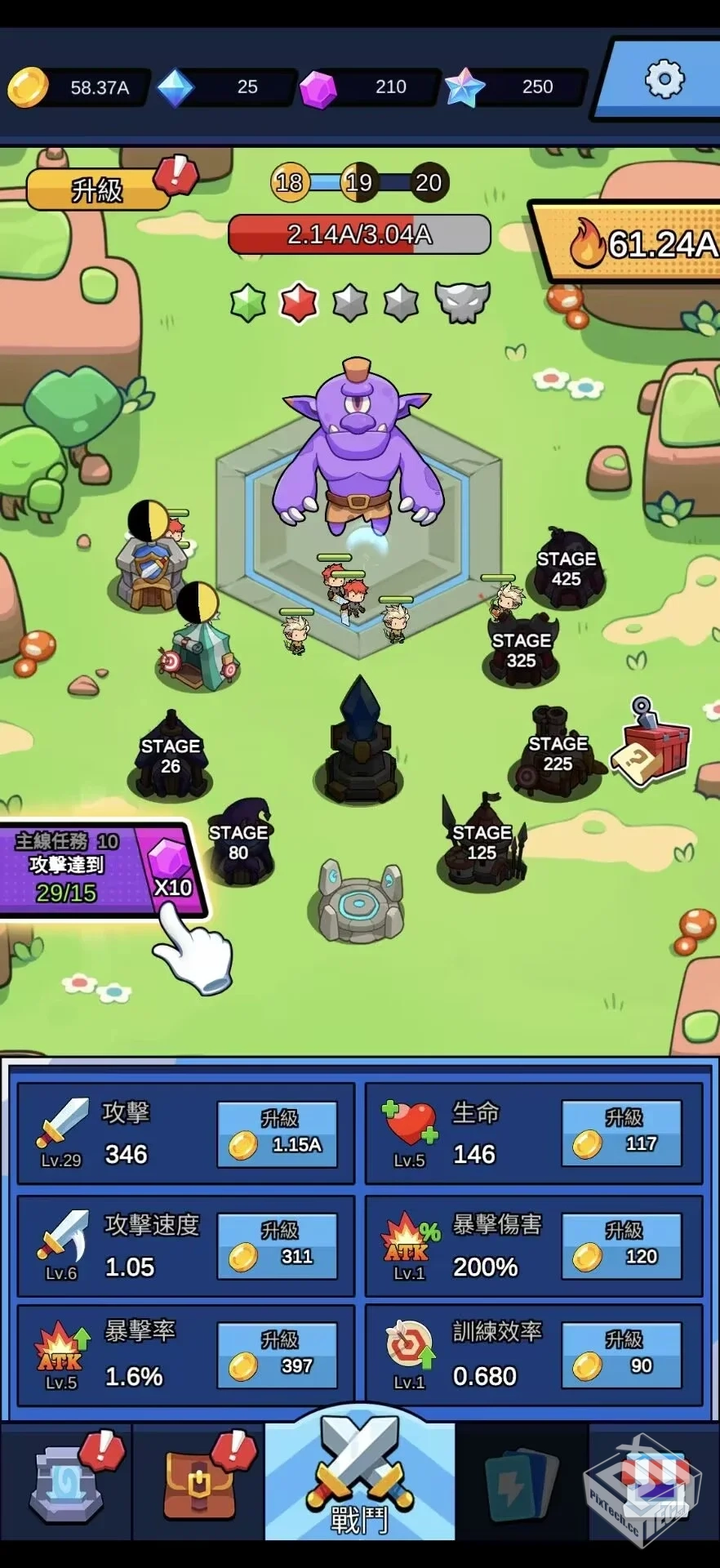Image resolution: width=720 pixels, height=1568 pixels.
Task: Upgrade 暴擊傷害 crit damage for 120 gold
Action: point(621,1245)
